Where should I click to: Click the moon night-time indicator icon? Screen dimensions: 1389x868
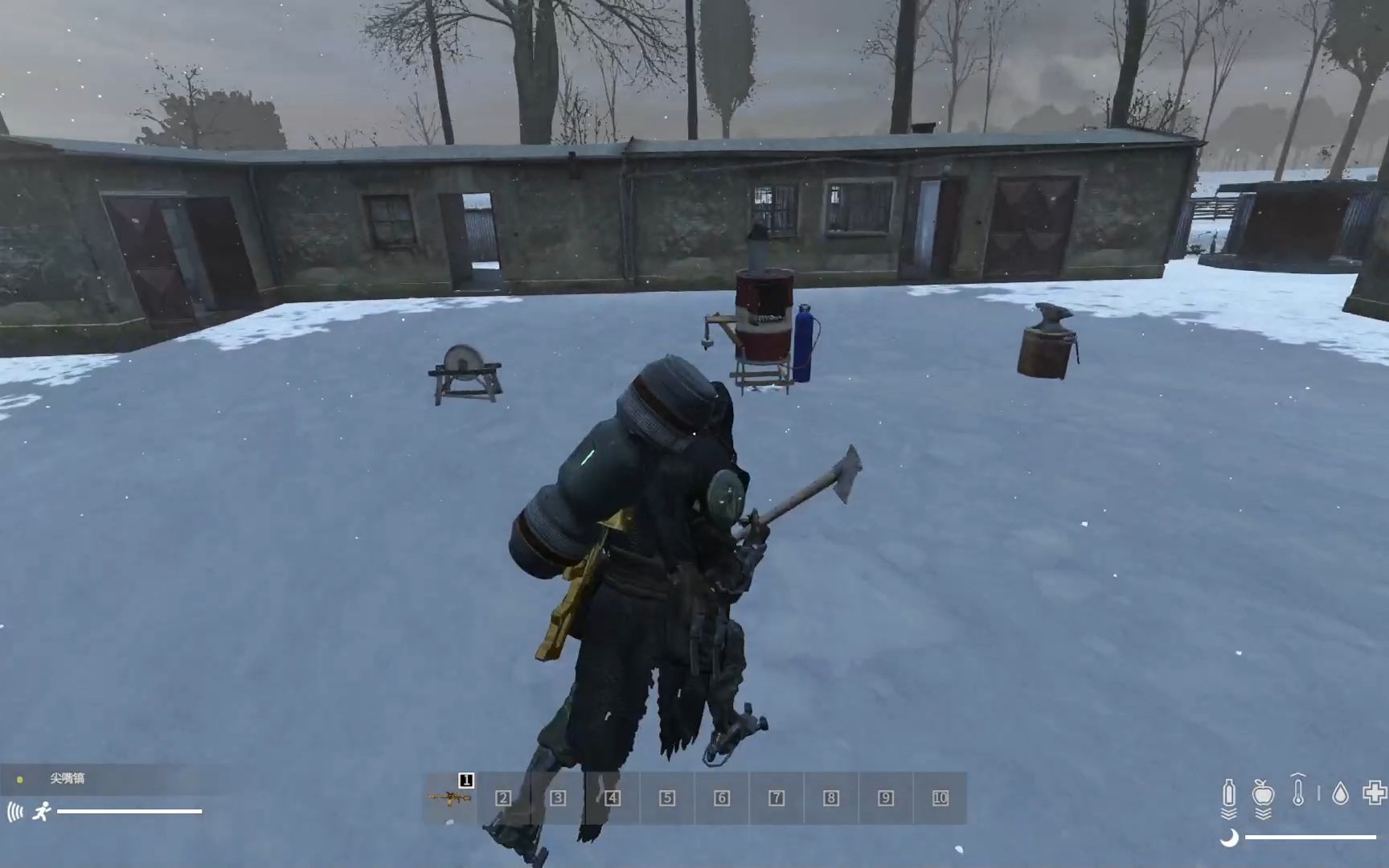(1229, 837)
